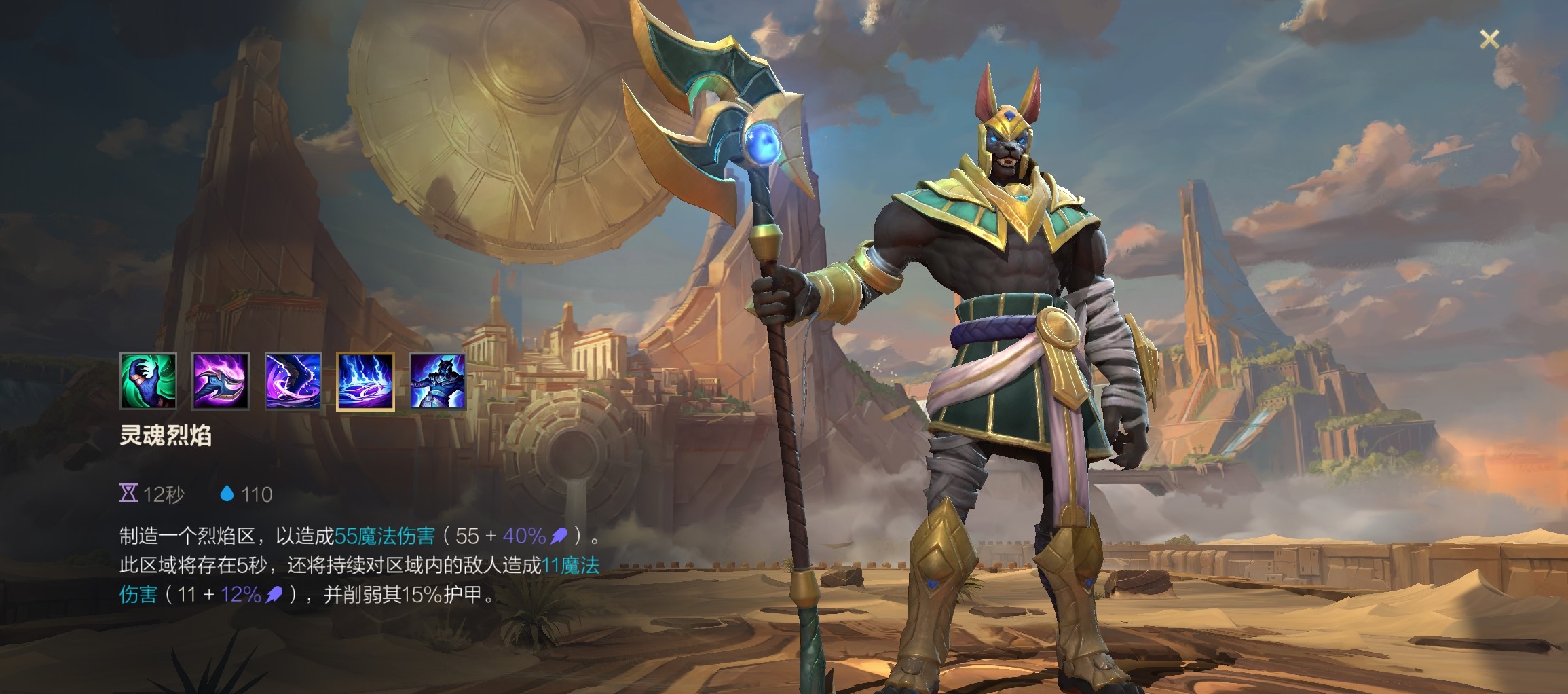
Task: Select the green hand passive ability icon
Action: pyautogui.click(x=148, y=381)
